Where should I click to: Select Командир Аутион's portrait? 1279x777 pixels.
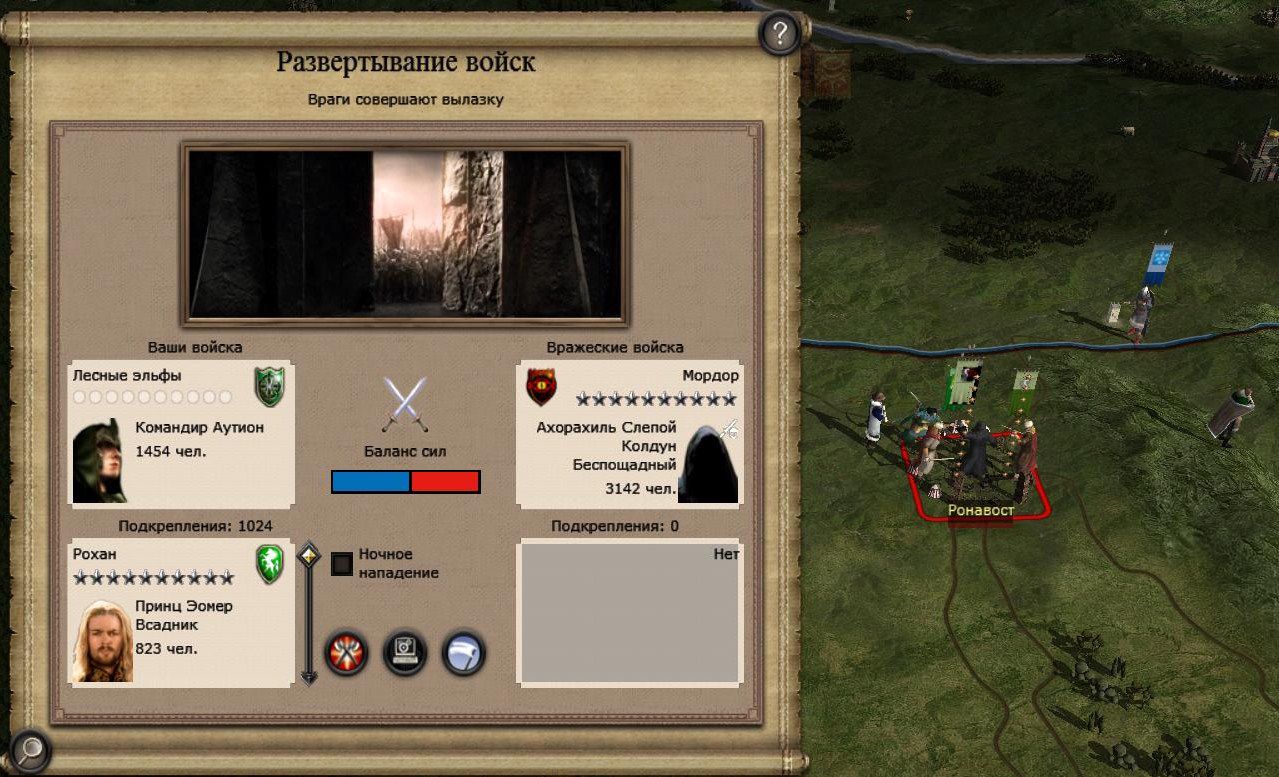tap(100, 461)
